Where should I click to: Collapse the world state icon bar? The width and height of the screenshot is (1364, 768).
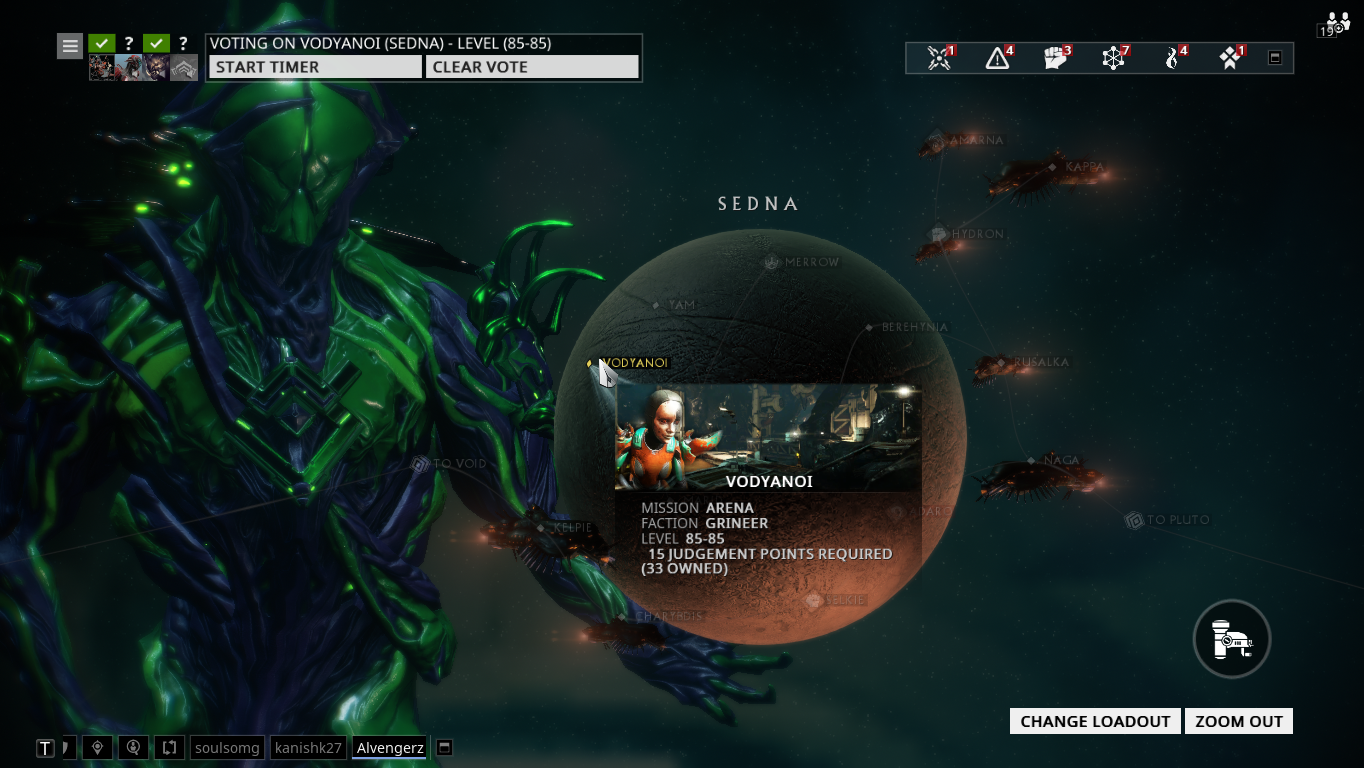click(1275, 58)
